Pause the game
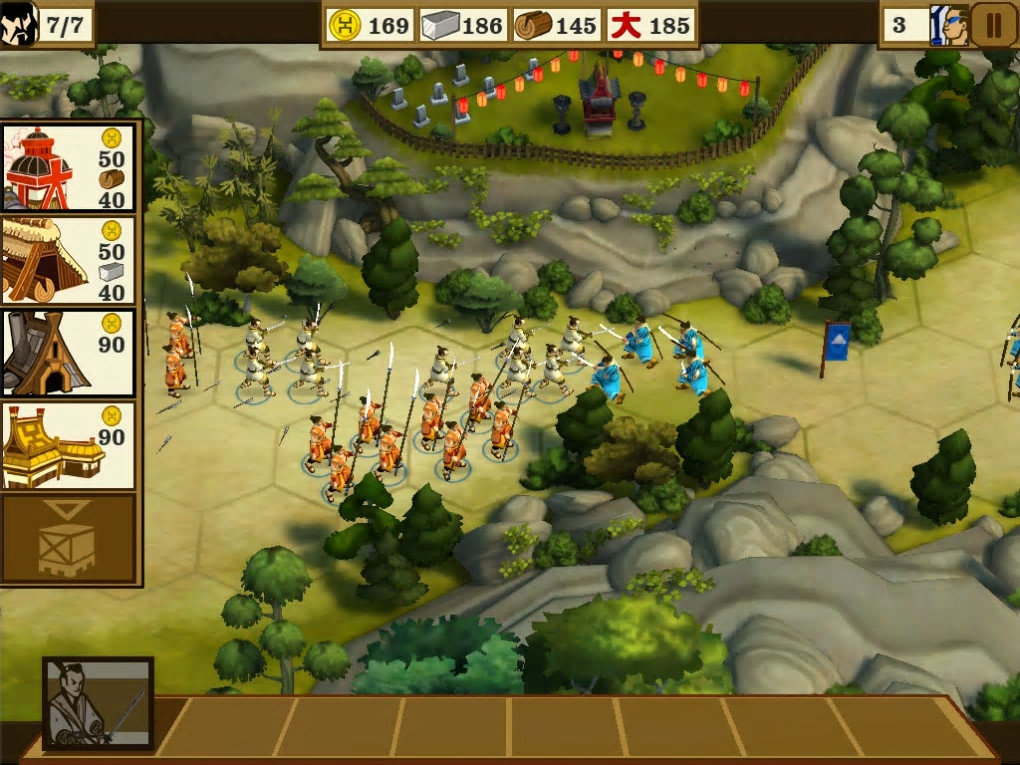 pos(993,25)
